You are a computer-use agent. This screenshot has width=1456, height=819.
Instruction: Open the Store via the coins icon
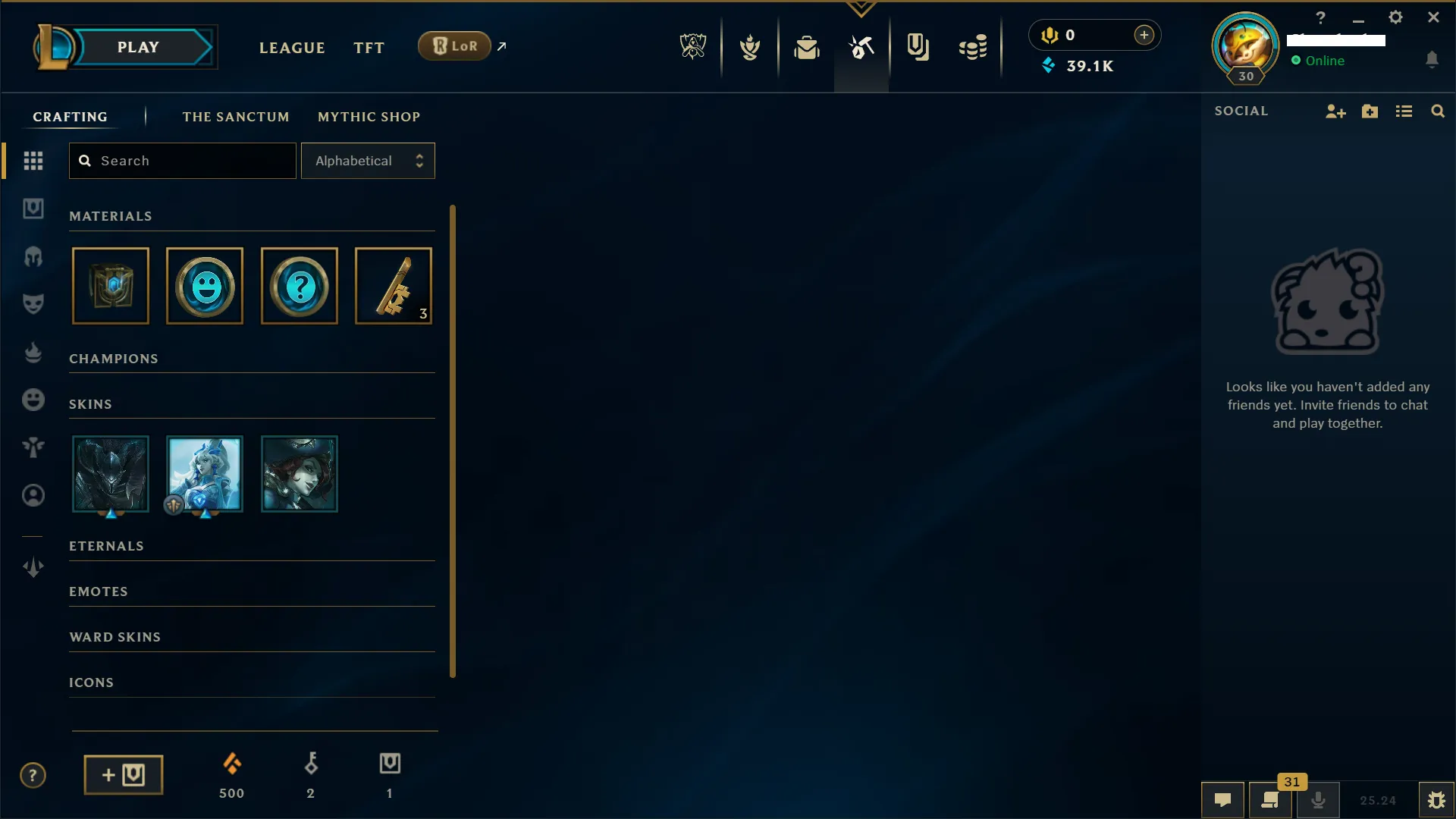pyautogui.click(x=973, y=46)
